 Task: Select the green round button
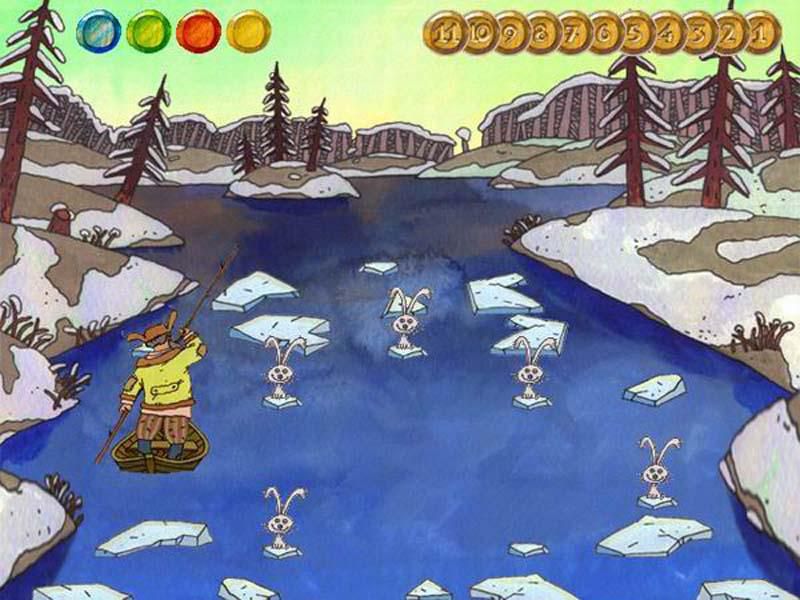[x=148, y=31]
